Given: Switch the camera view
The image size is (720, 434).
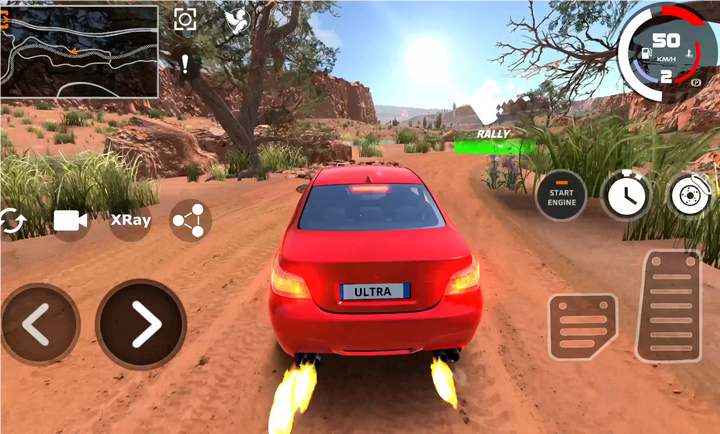Looking at the screenshot, I should pyautogui.click(x=70, y=221).
